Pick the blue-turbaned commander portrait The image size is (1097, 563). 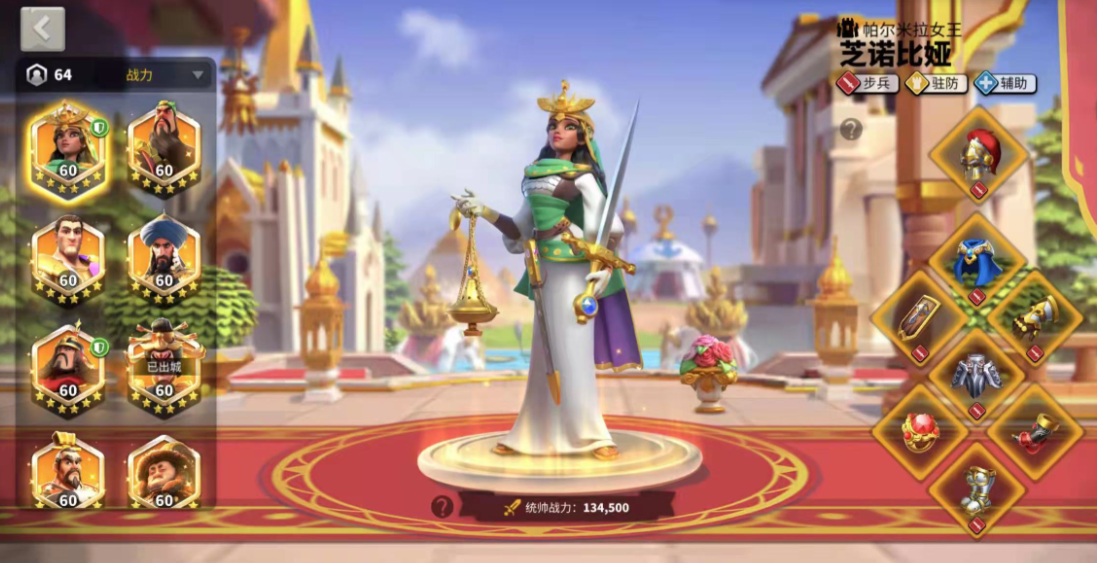click(164, 259)
